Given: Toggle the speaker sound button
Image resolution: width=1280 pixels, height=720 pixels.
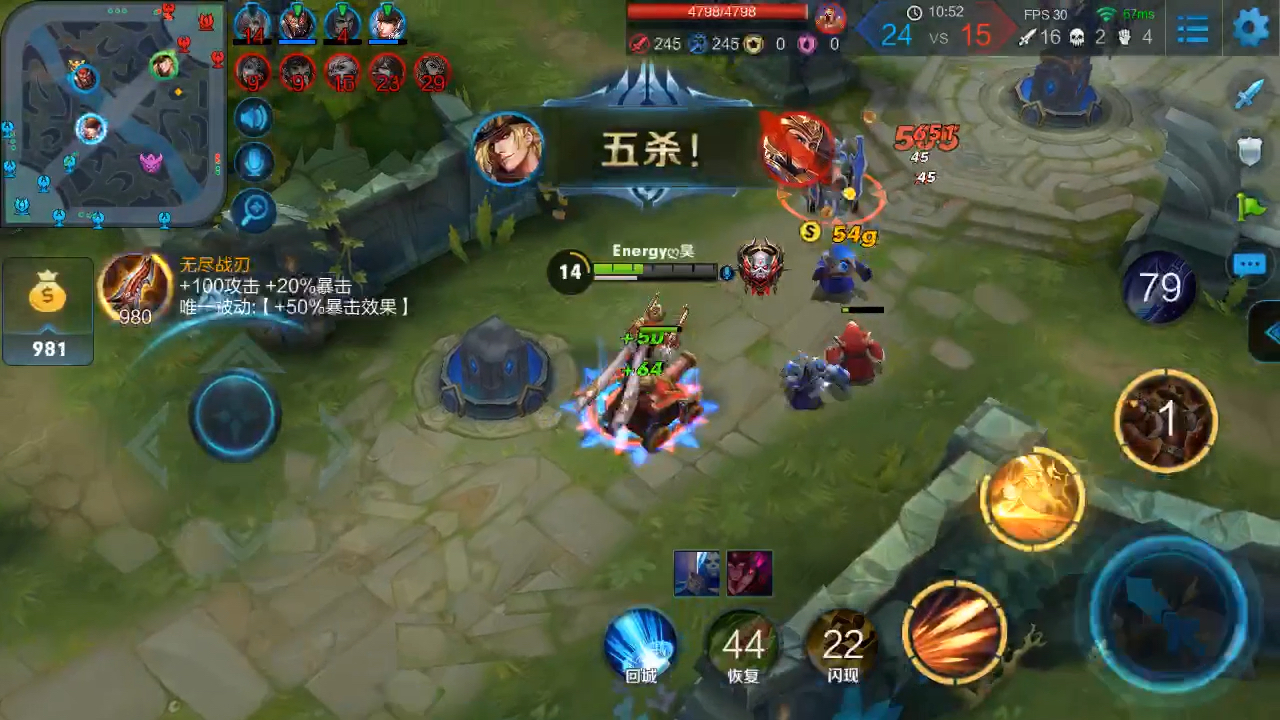Looking at the screenshot, I should tap(254, 119).
